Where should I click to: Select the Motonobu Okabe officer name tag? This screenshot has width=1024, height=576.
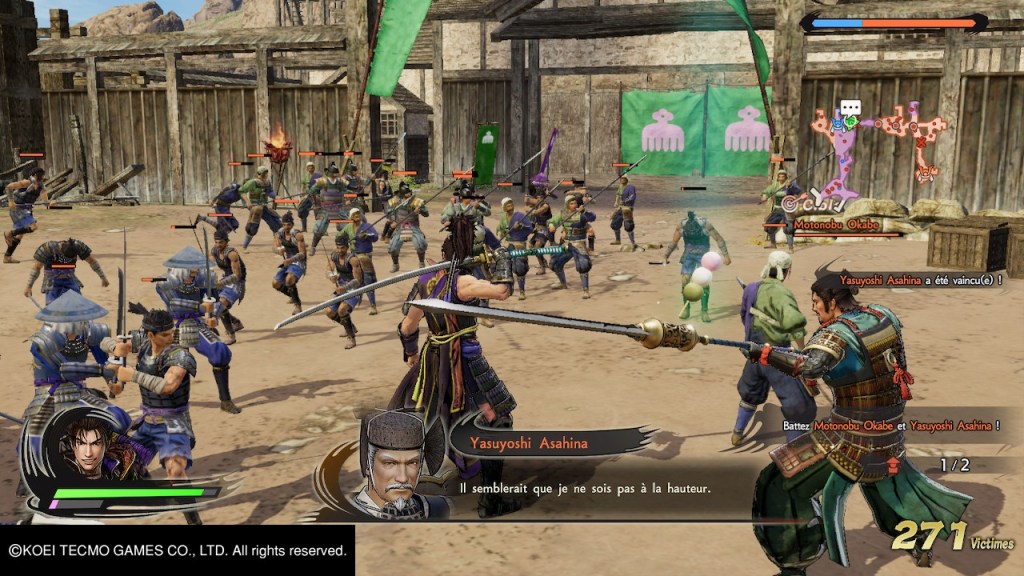pyautogui.click(x=838, y=226)
